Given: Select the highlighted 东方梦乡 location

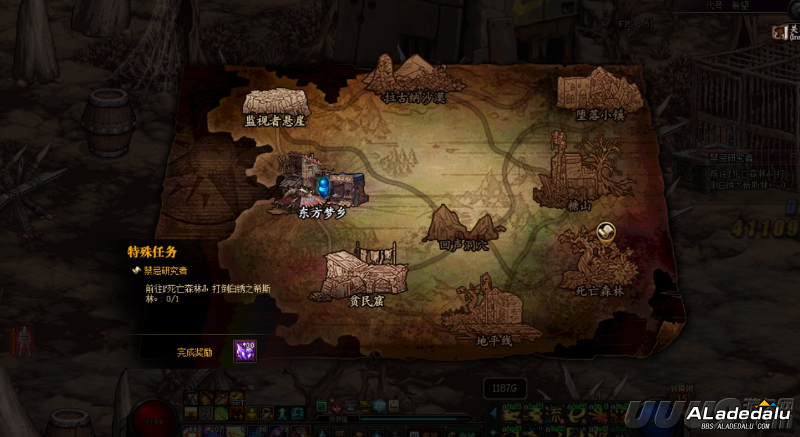Looking at the screenshot, I should click(x=323, y=187).
